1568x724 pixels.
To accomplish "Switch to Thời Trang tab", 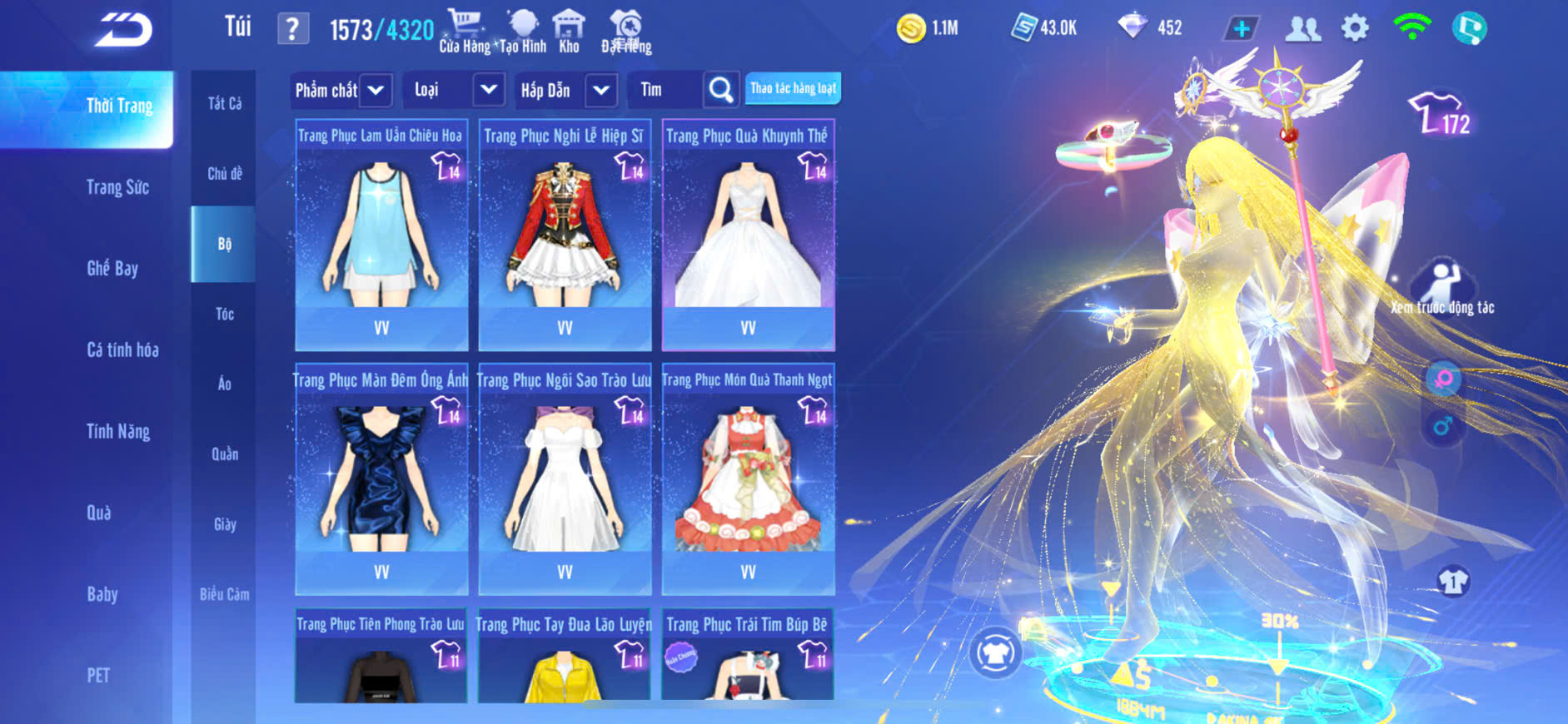I will coord(119,107).
